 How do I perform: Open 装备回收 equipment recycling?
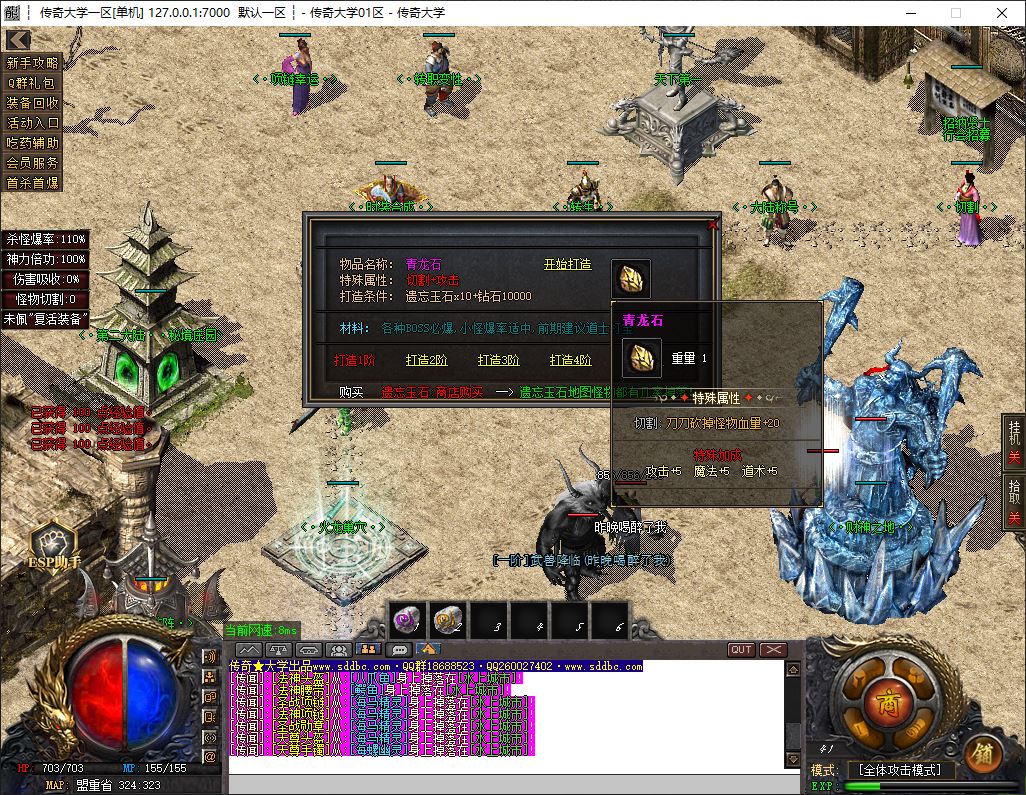pos(33,103)
